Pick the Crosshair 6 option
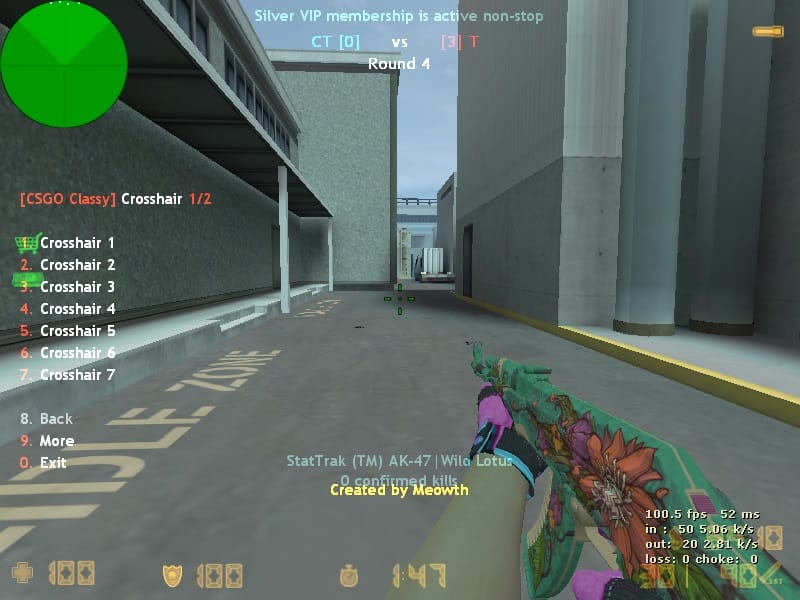The image size is (800, 600). click(77, 353)
